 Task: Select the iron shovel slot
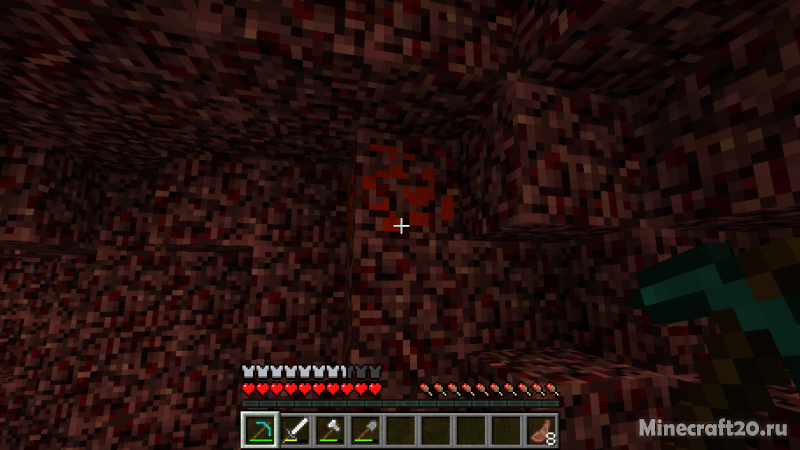[365, 431]
